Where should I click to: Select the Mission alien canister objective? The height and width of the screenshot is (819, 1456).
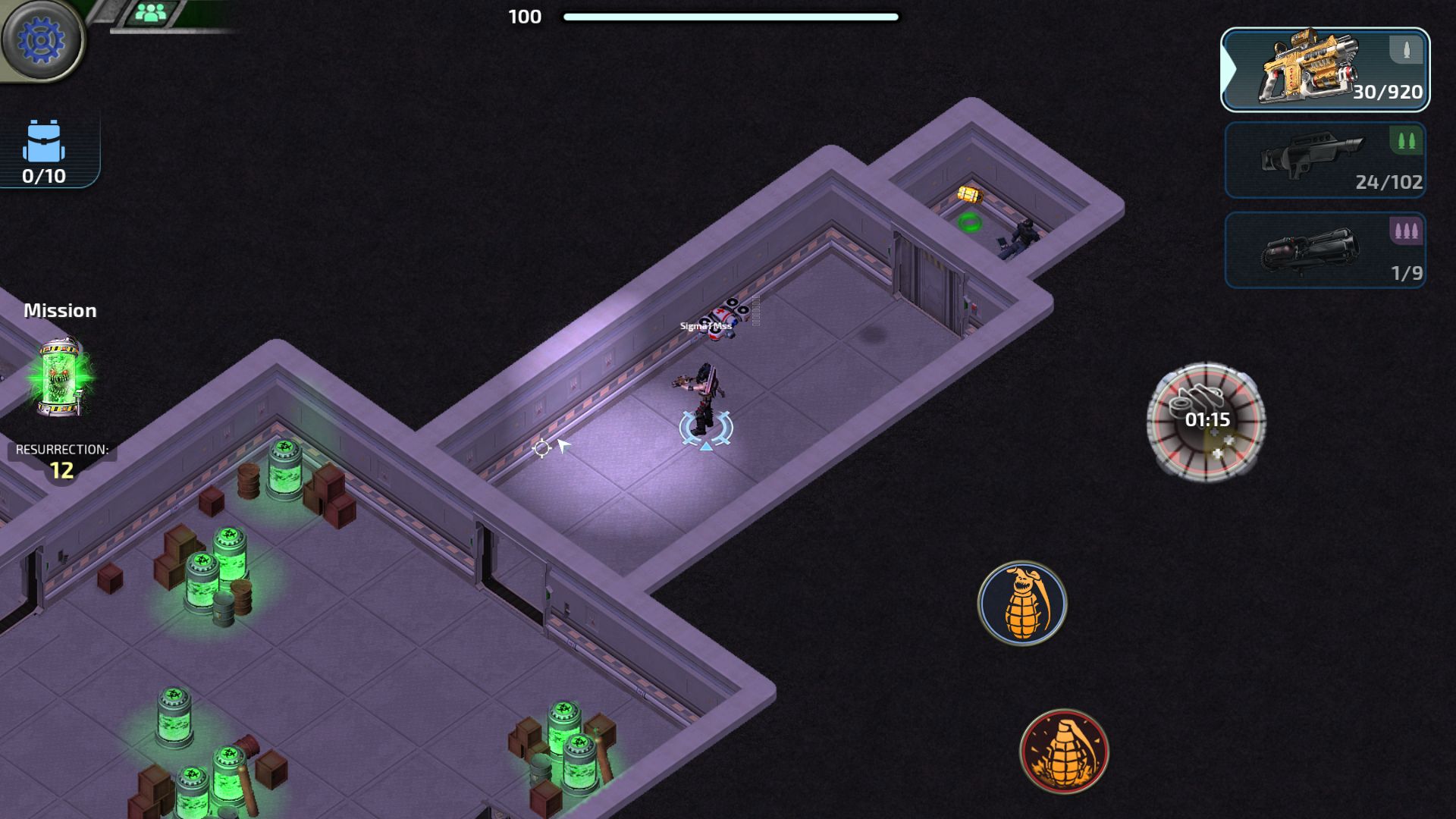61,377
